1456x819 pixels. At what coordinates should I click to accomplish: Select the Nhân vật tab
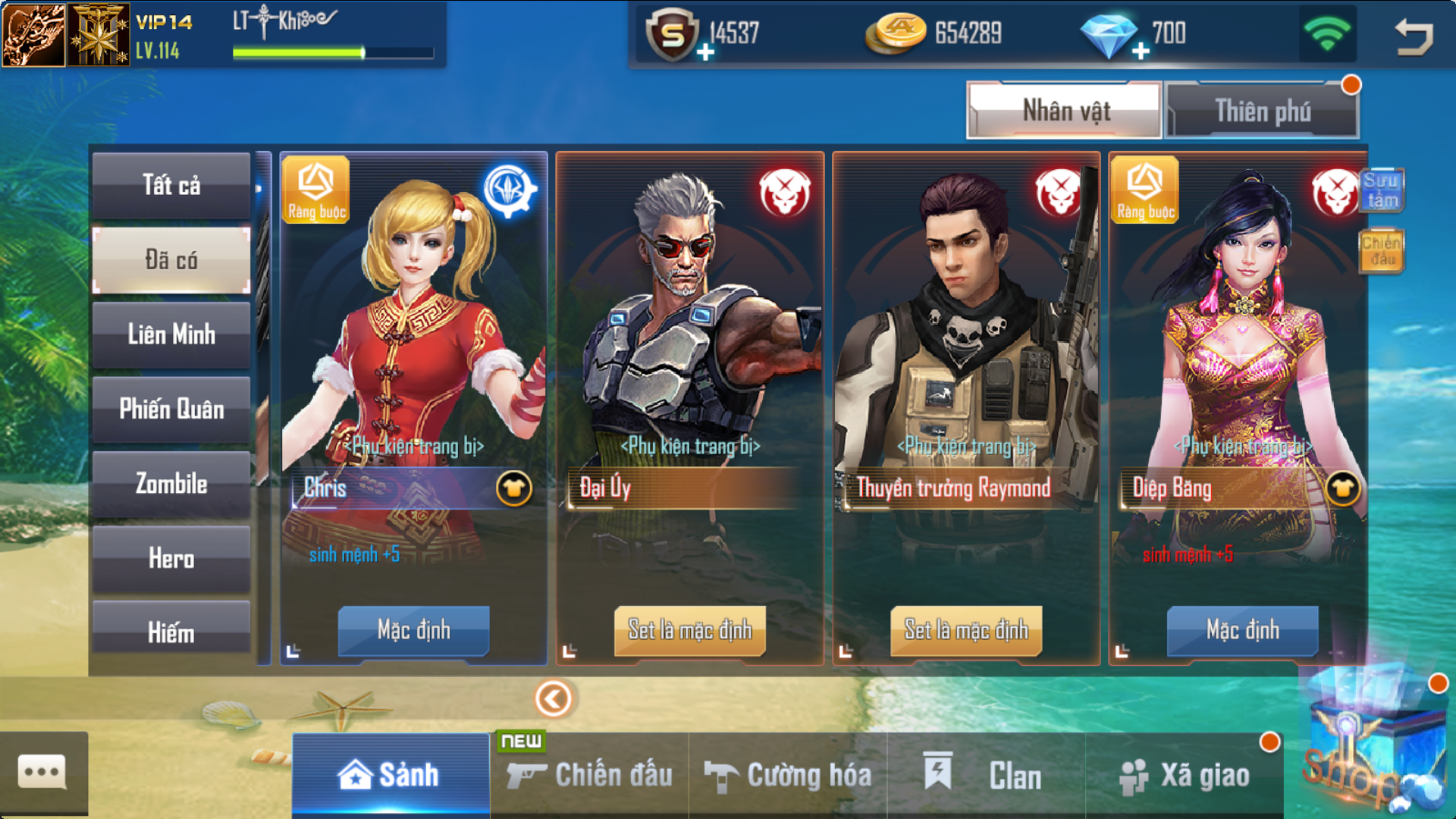click(x=1065, y=111)
